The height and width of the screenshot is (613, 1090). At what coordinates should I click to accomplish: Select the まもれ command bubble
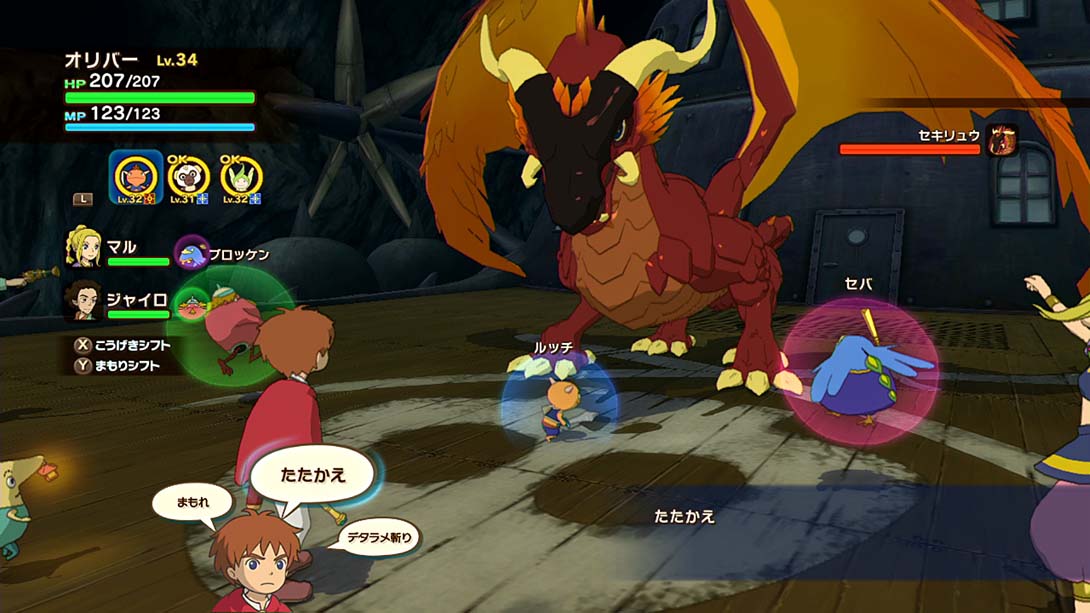[x=192, y=502]
